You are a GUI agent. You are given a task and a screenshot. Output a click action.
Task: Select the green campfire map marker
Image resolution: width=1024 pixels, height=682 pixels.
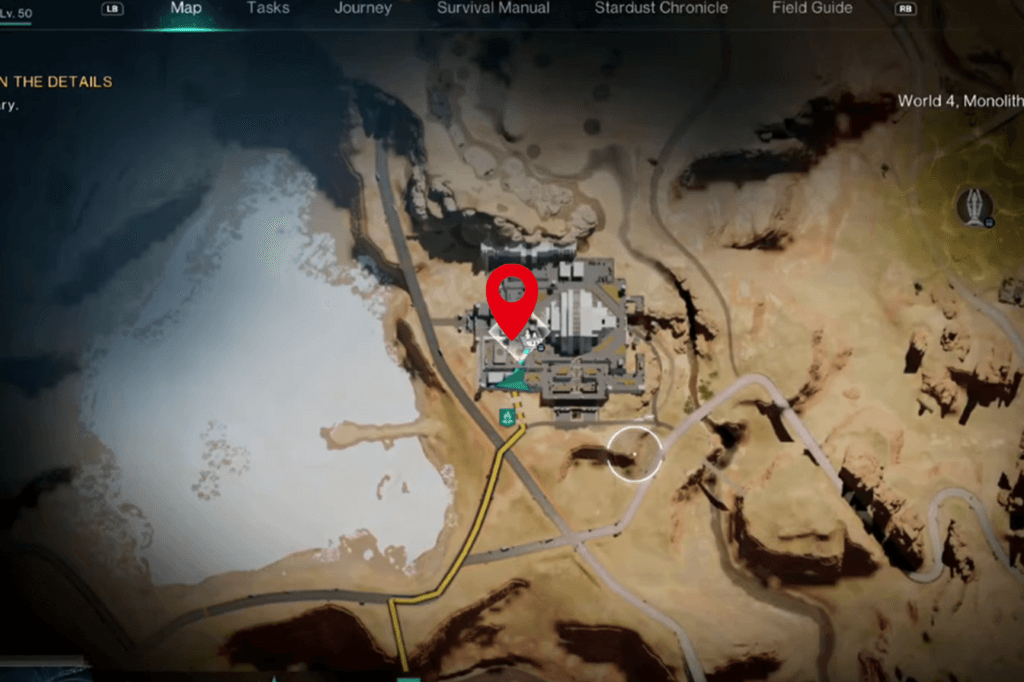[x=507, y=415]
